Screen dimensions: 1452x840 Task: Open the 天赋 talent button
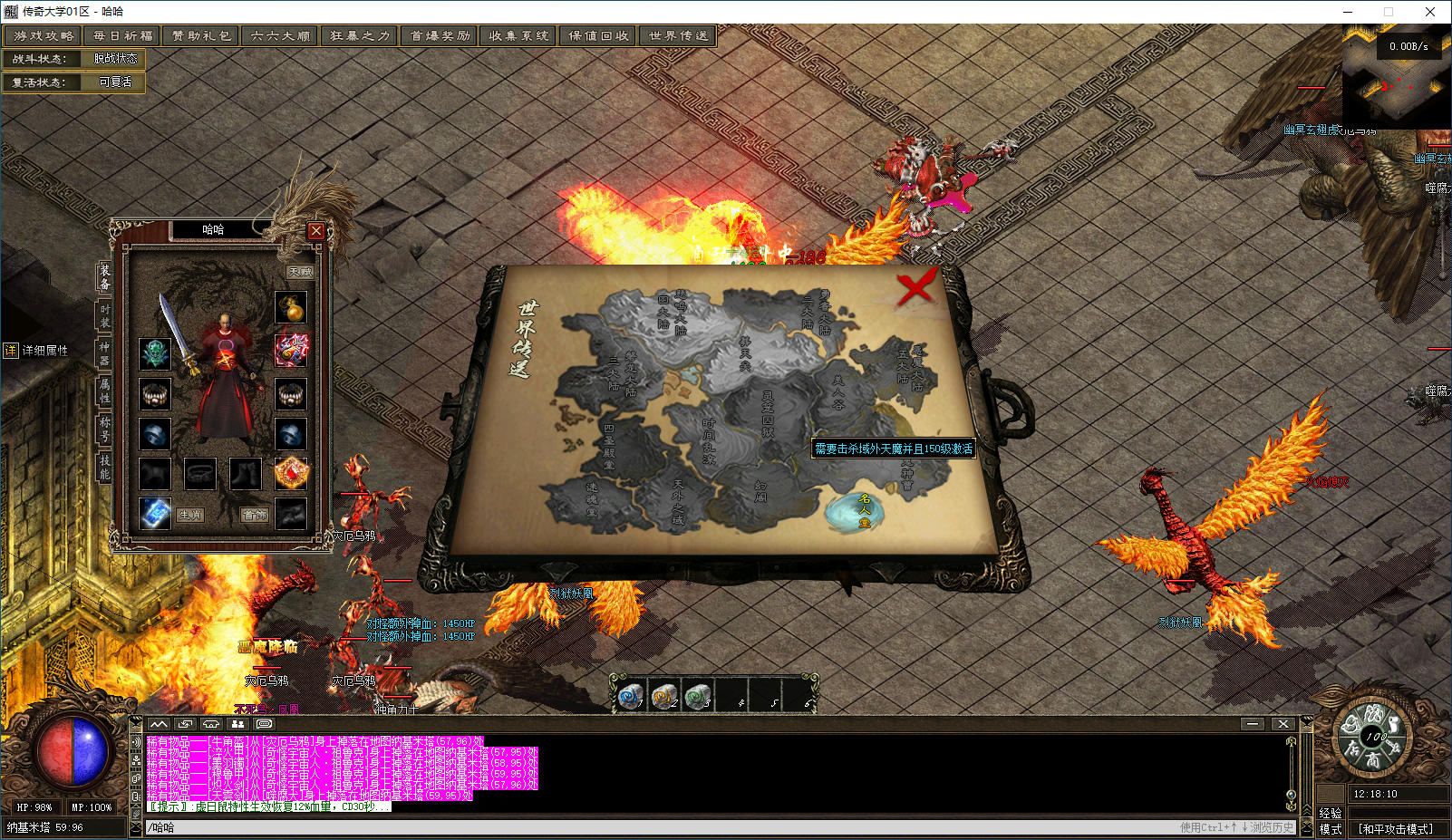[300, 272]
